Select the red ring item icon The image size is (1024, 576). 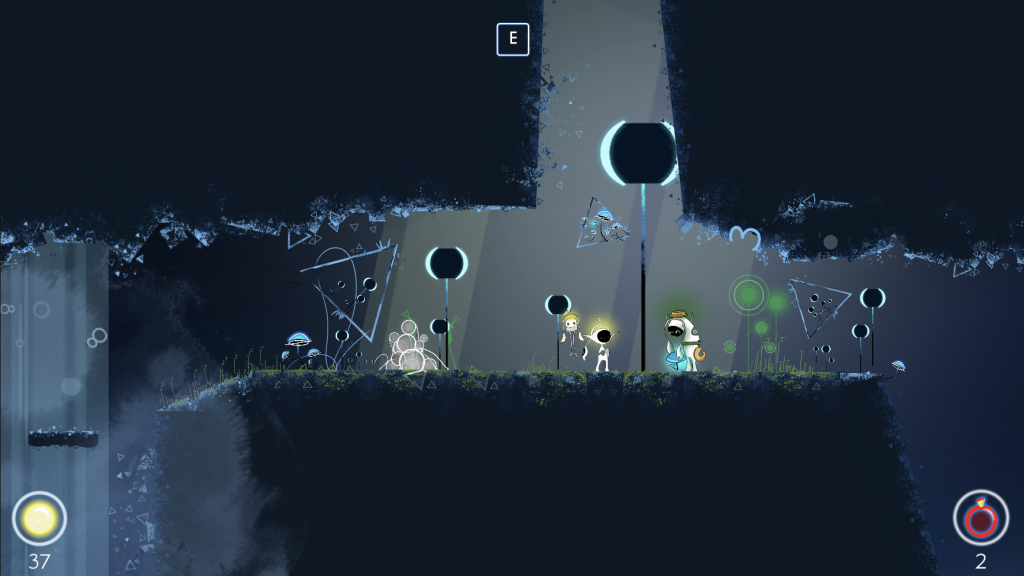coord(980,517)
